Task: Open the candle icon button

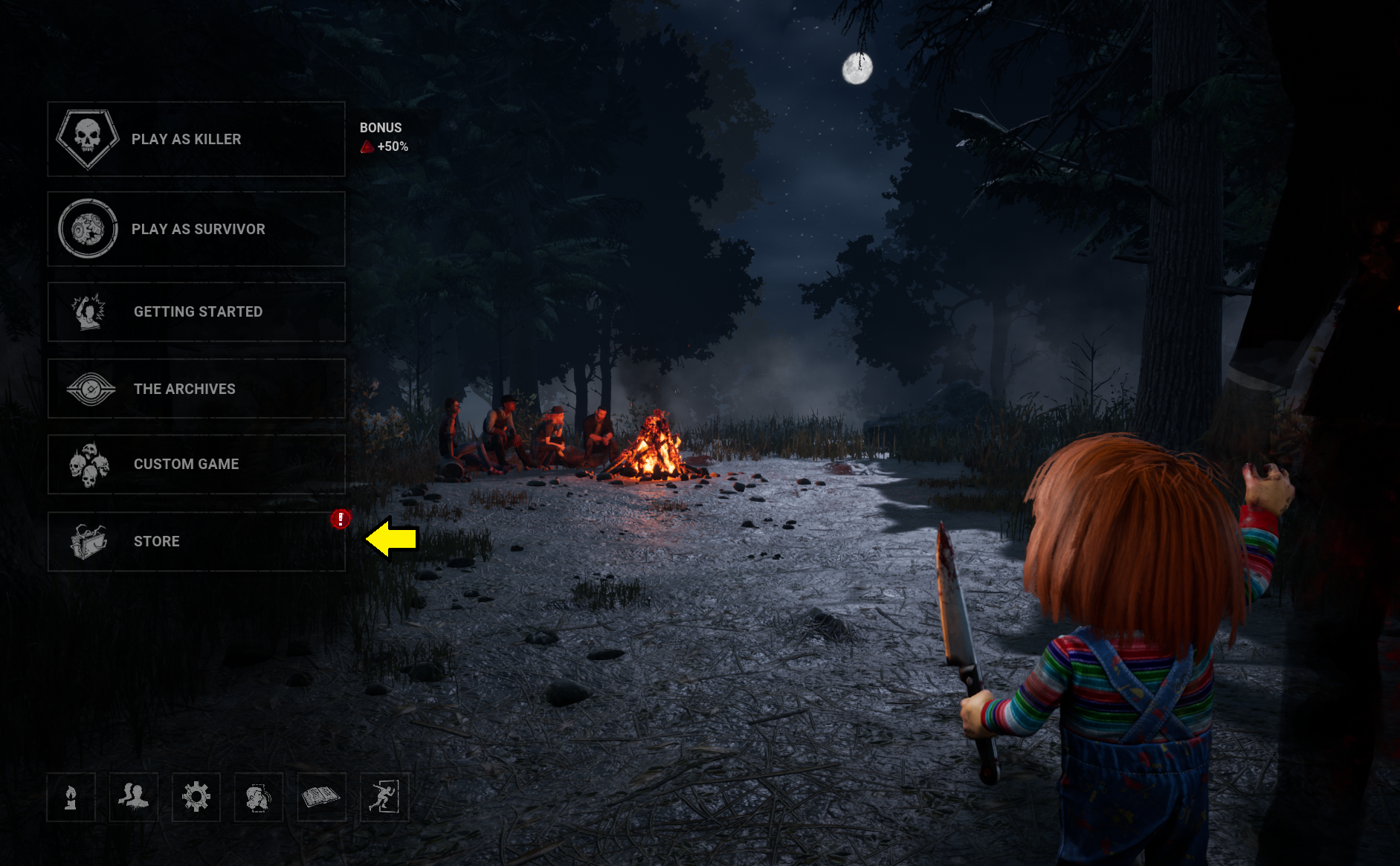Action: 71,798
